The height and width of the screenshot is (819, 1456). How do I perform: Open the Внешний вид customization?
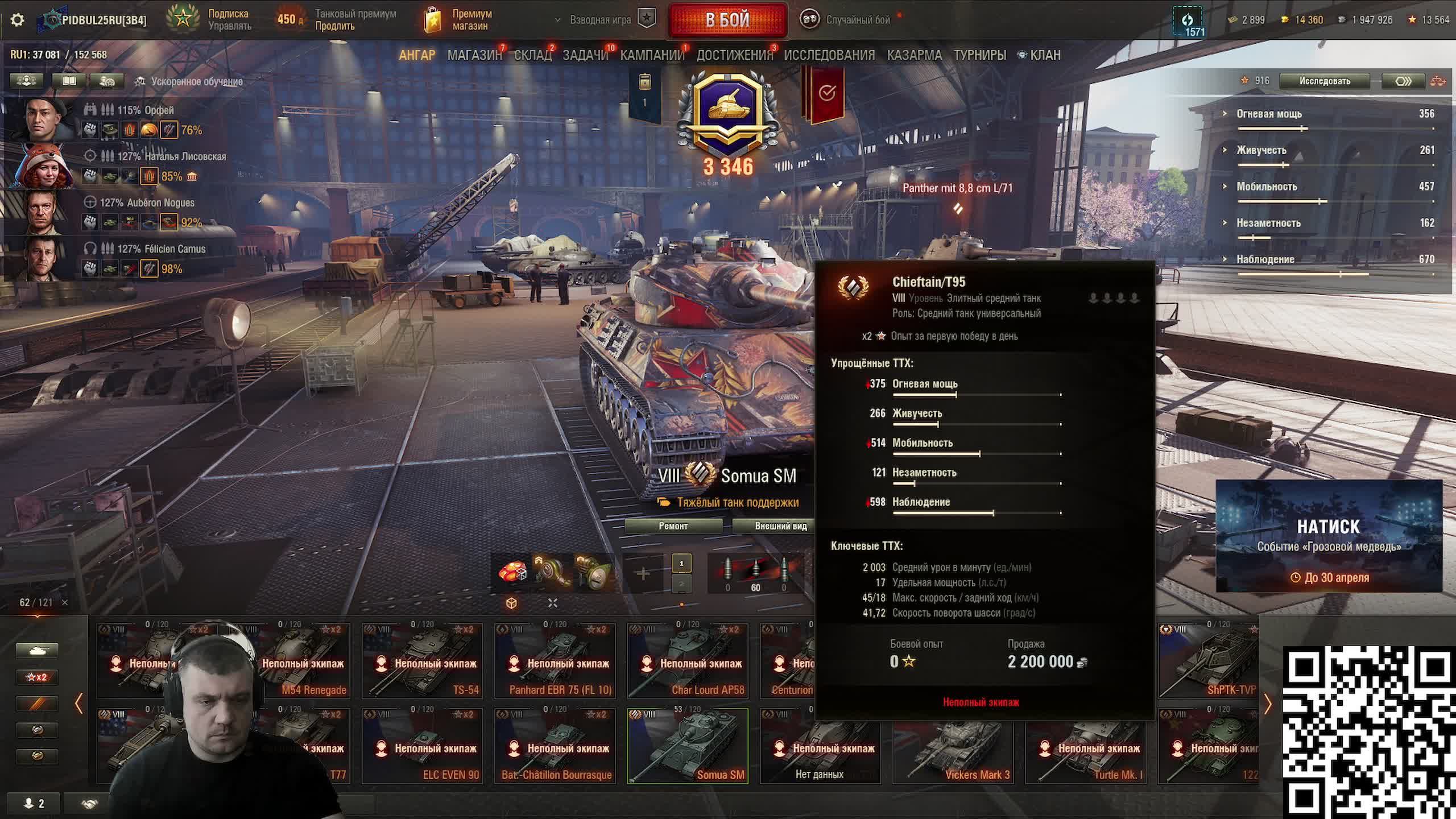click(780, 526)
